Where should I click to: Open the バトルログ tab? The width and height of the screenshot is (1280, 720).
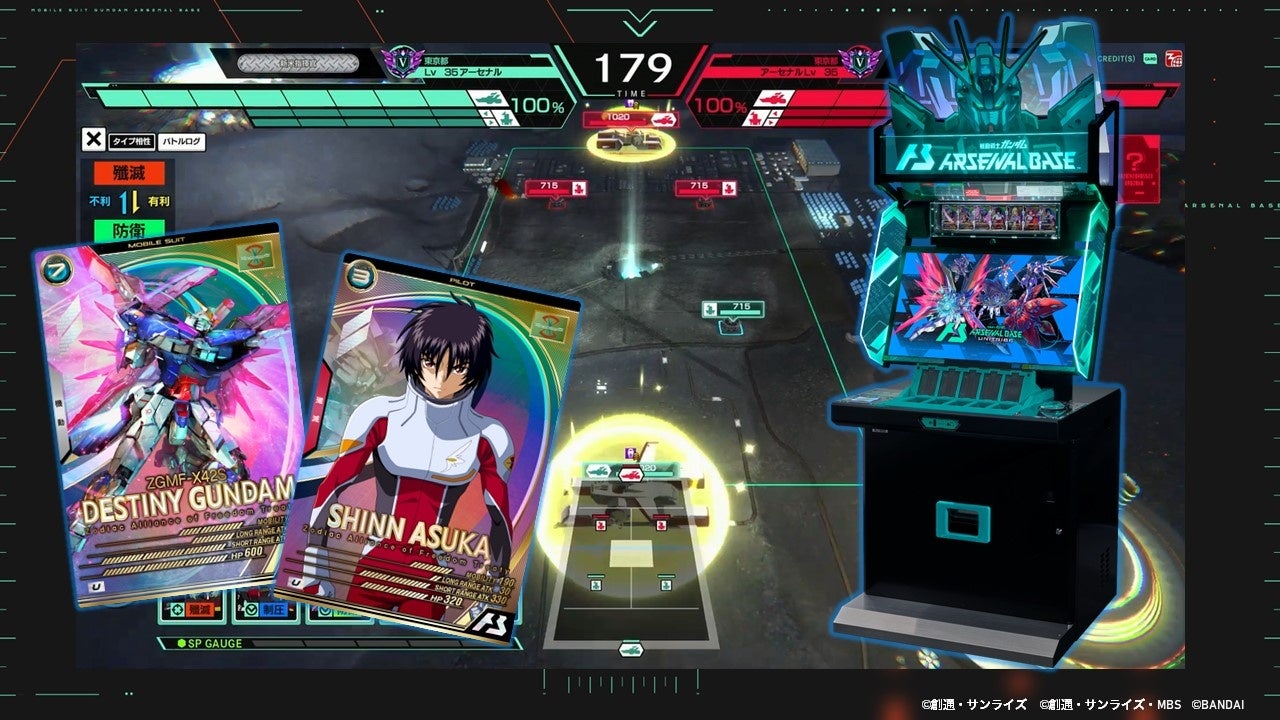click(182, 142)
